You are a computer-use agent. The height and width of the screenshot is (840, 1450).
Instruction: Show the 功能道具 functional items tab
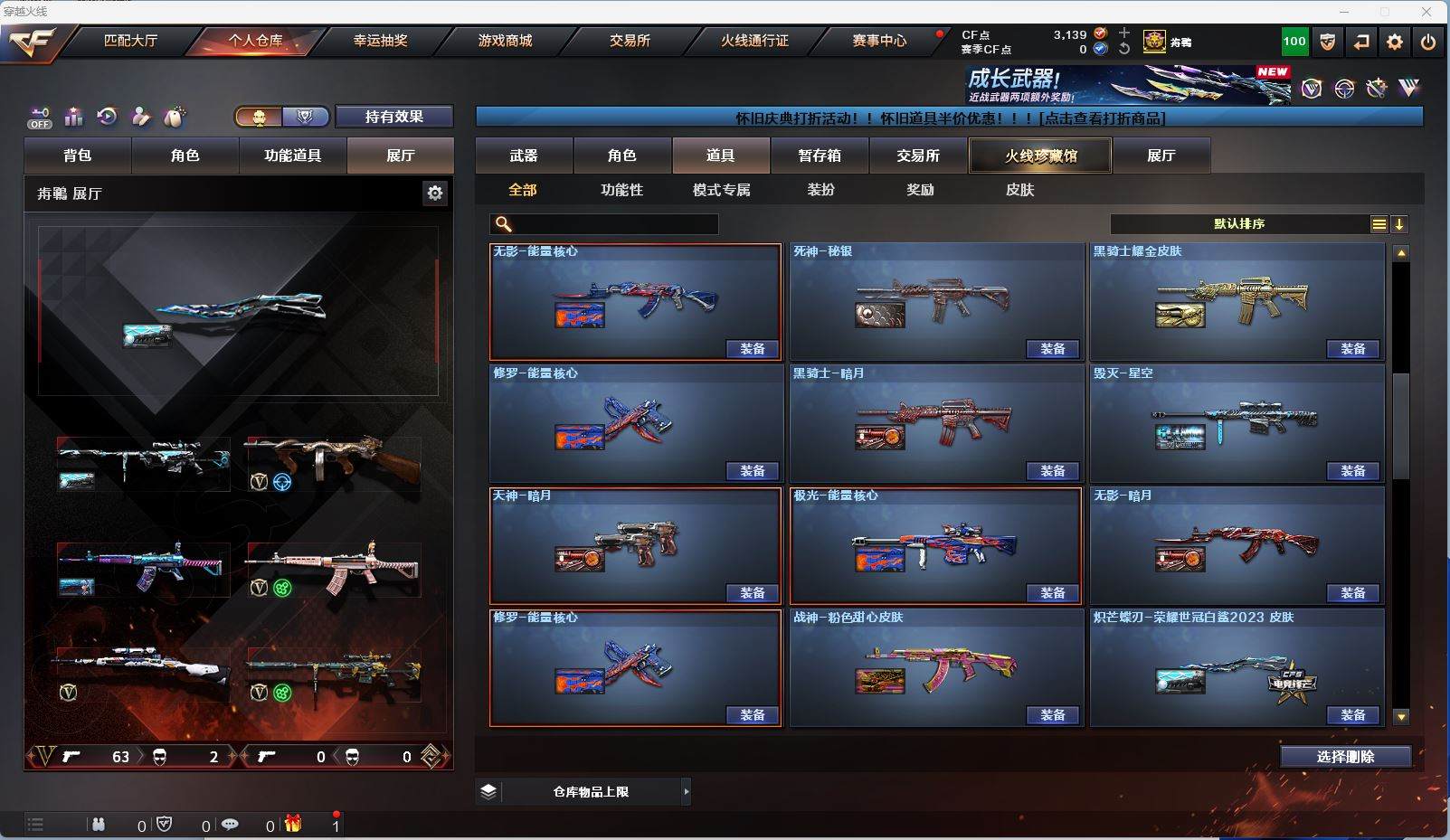pyautogui.click(x=292, y=156)
